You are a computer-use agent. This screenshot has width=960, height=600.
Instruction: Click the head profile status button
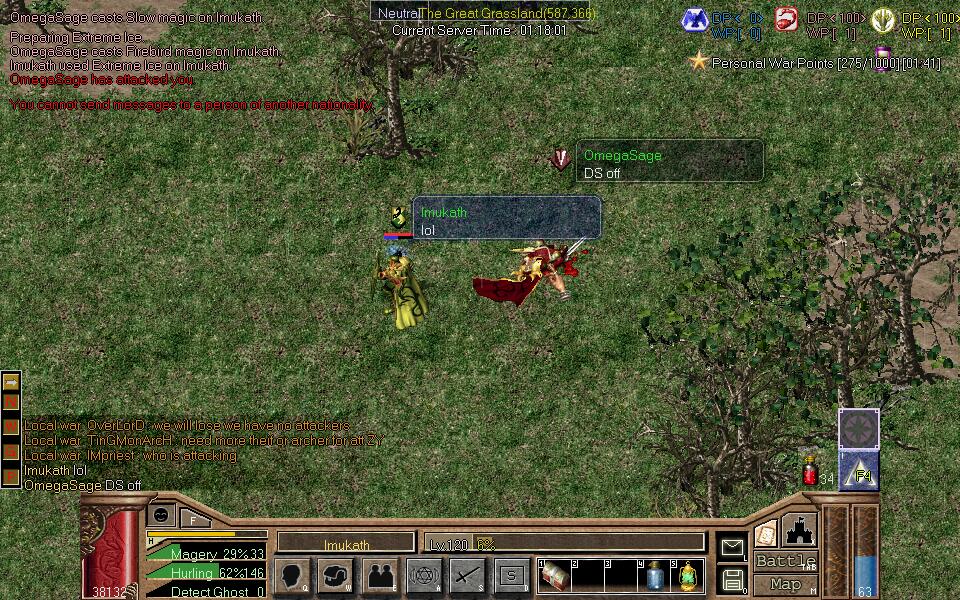(292, 576)
